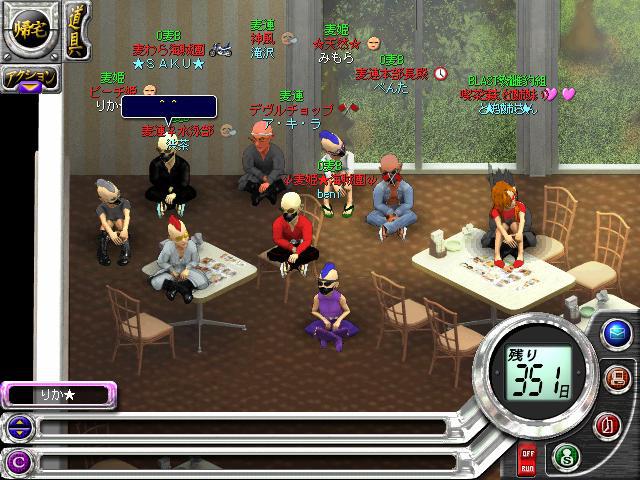Click the red computer icon button
The height and width of the screenshot is (480, 640).
tap(615, 379)
